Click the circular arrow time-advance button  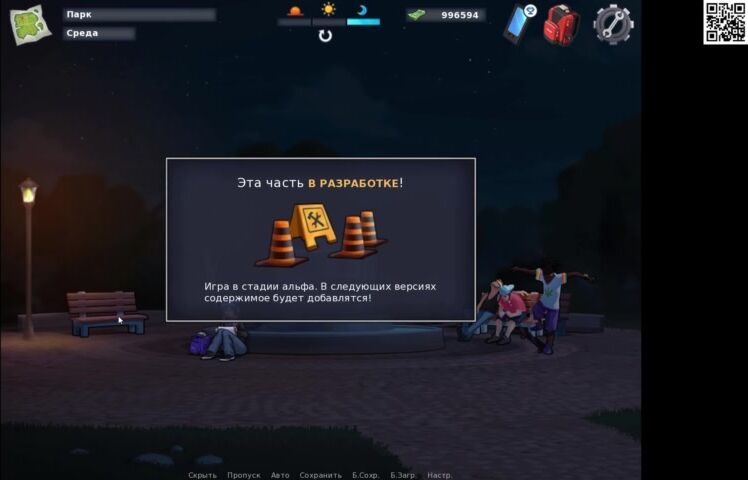click(325, 36)
